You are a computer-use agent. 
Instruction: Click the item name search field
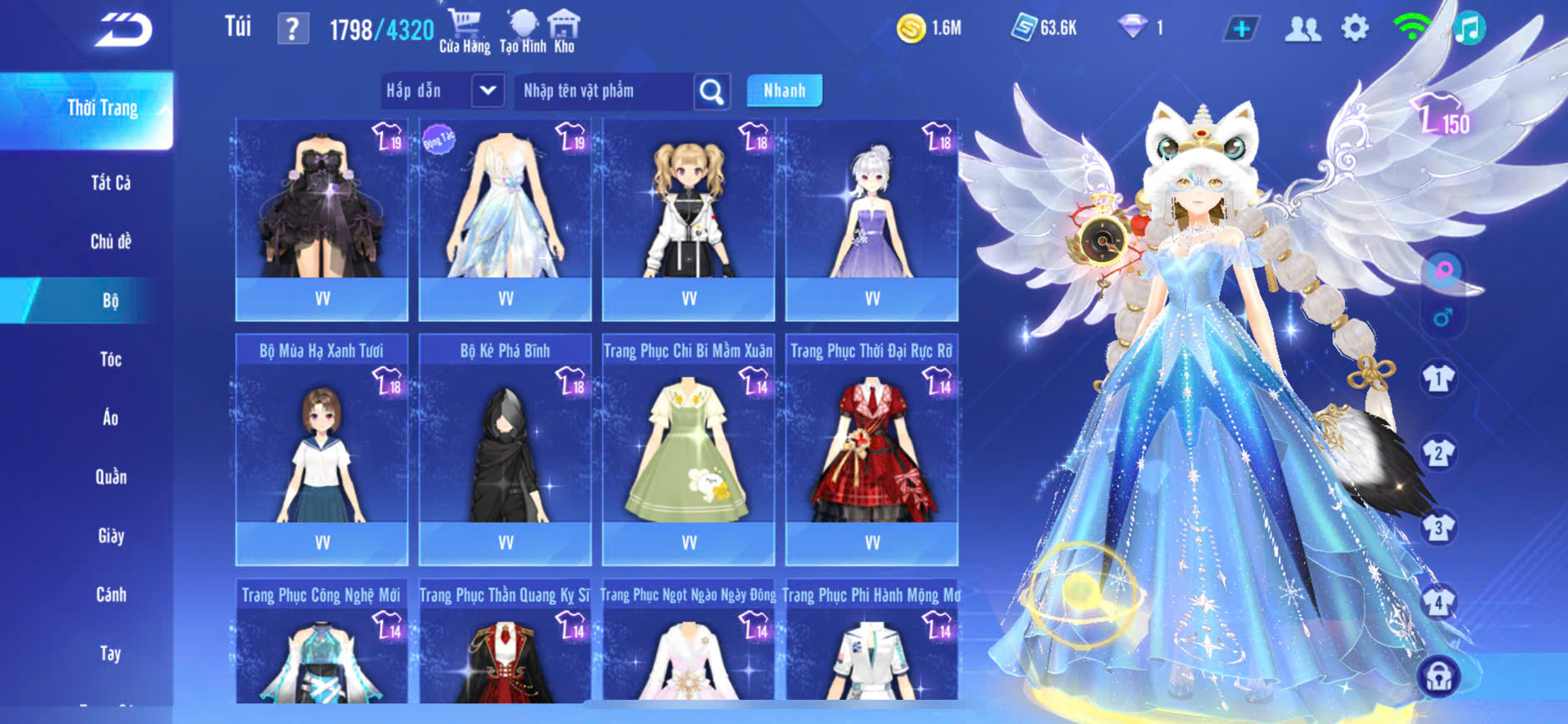604,91
